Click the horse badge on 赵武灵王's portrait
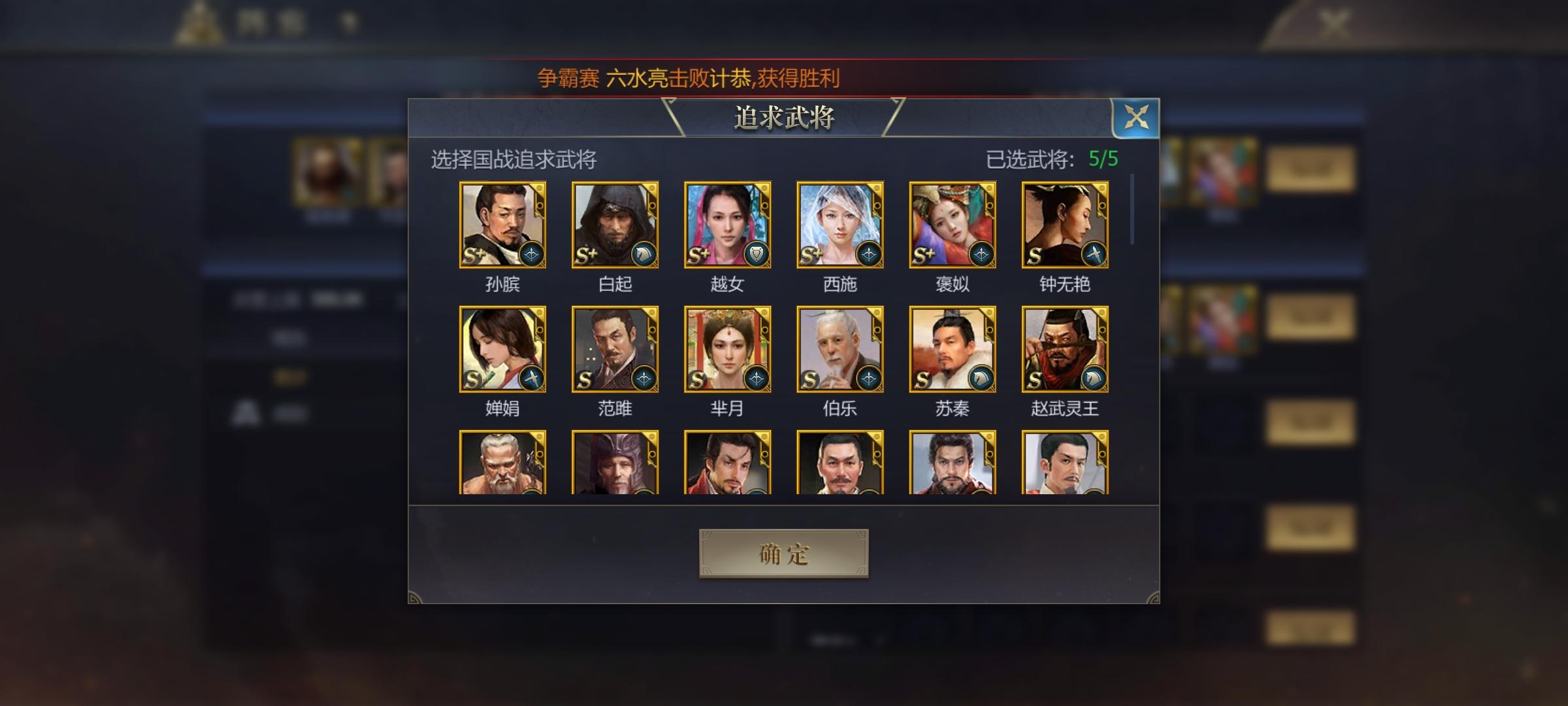Image resolution: width=1568 pixels, height=706 pixels. [x=1095, y=378]
